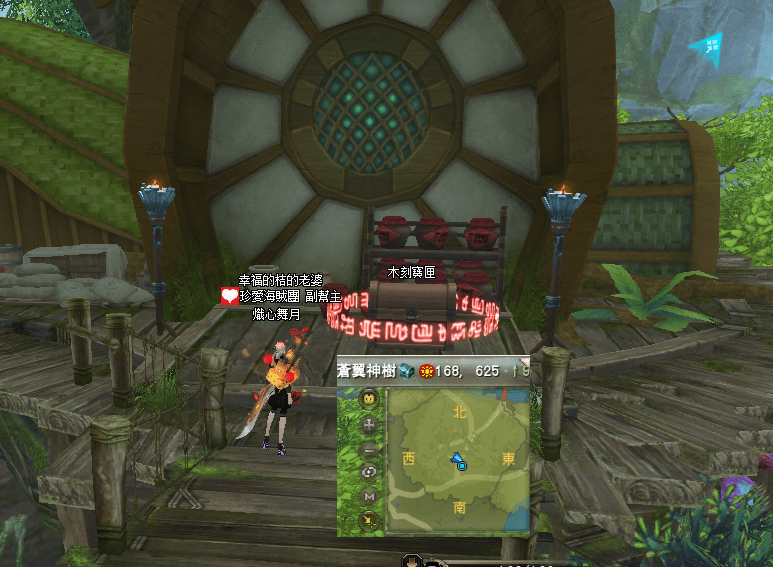Click the red sun icon by coordinates

coord(425,371)
